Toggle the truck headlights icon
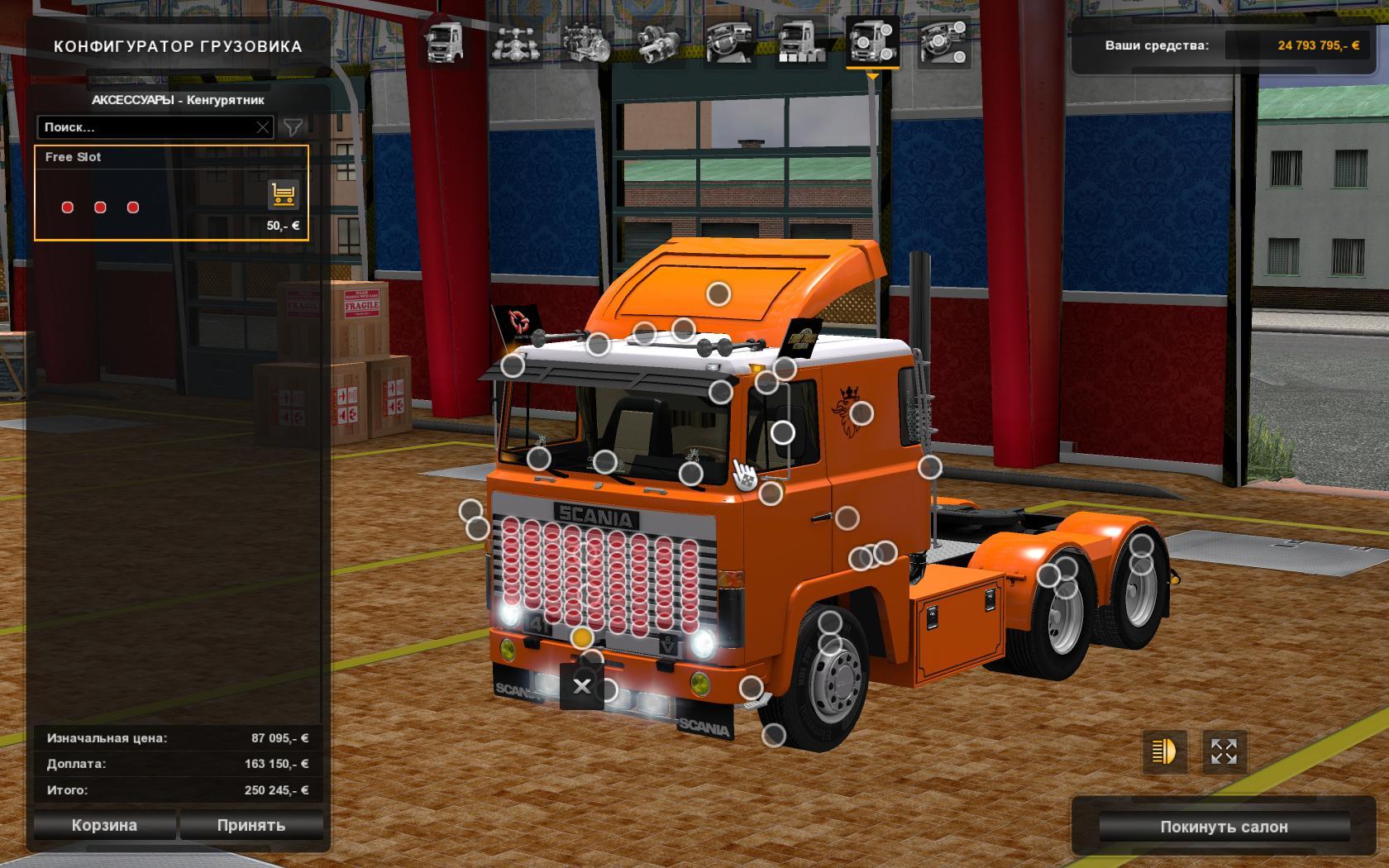The width and height of the screenshot is (1389, 868). tap(1164, 751)
